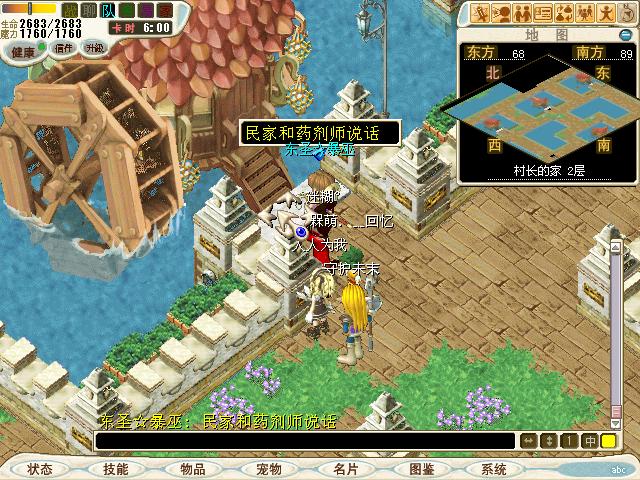Click the 升級 level-up button
Screen dimensions: 640x480
95,47
